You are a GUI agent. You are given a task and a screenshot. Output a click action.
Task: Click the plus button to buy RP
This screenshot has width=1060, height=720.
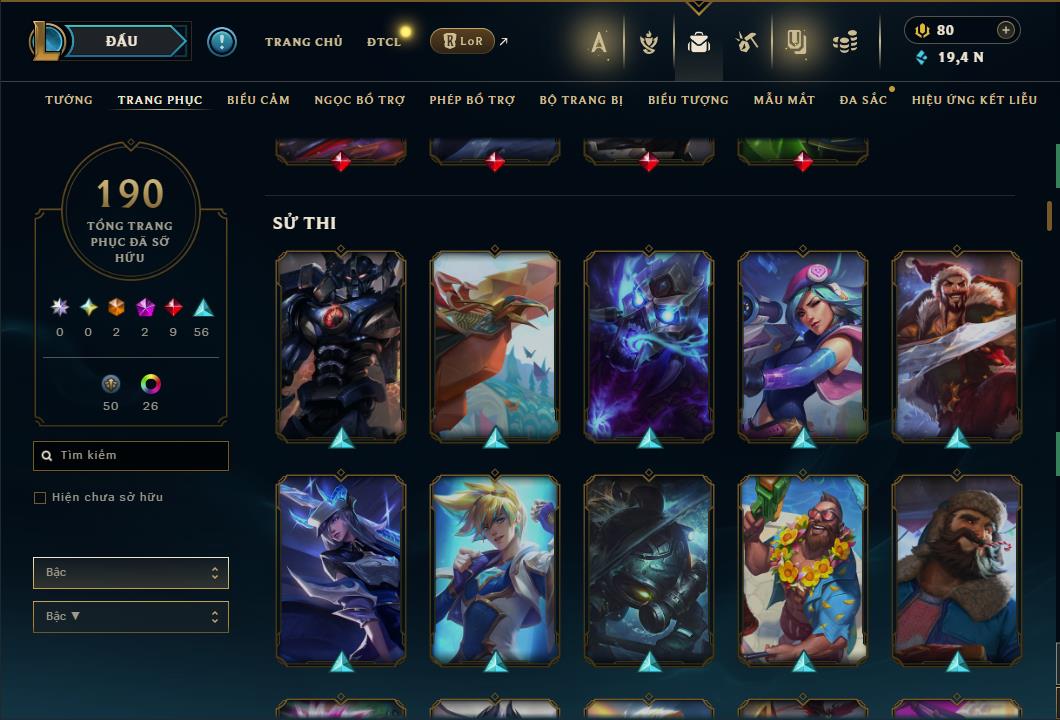tap(1005, 30)
